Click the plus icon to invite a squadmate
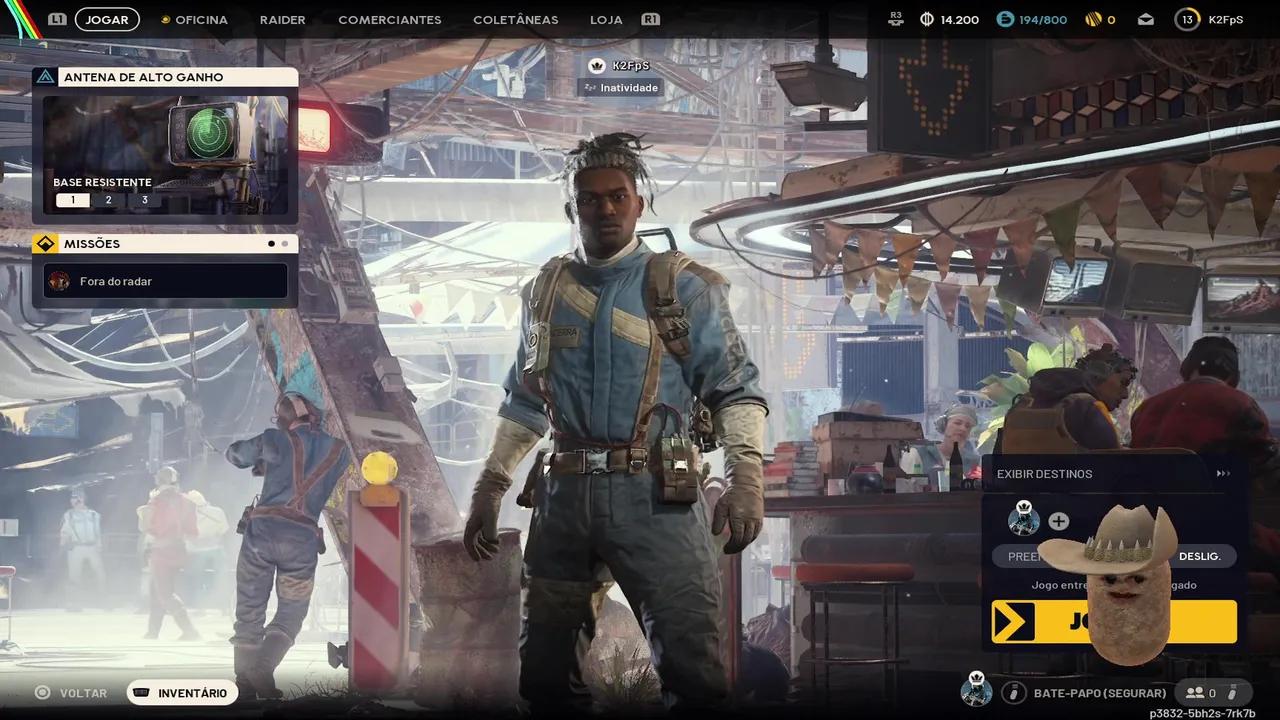The image size is (1280, 720). (x=1058, y=520)
